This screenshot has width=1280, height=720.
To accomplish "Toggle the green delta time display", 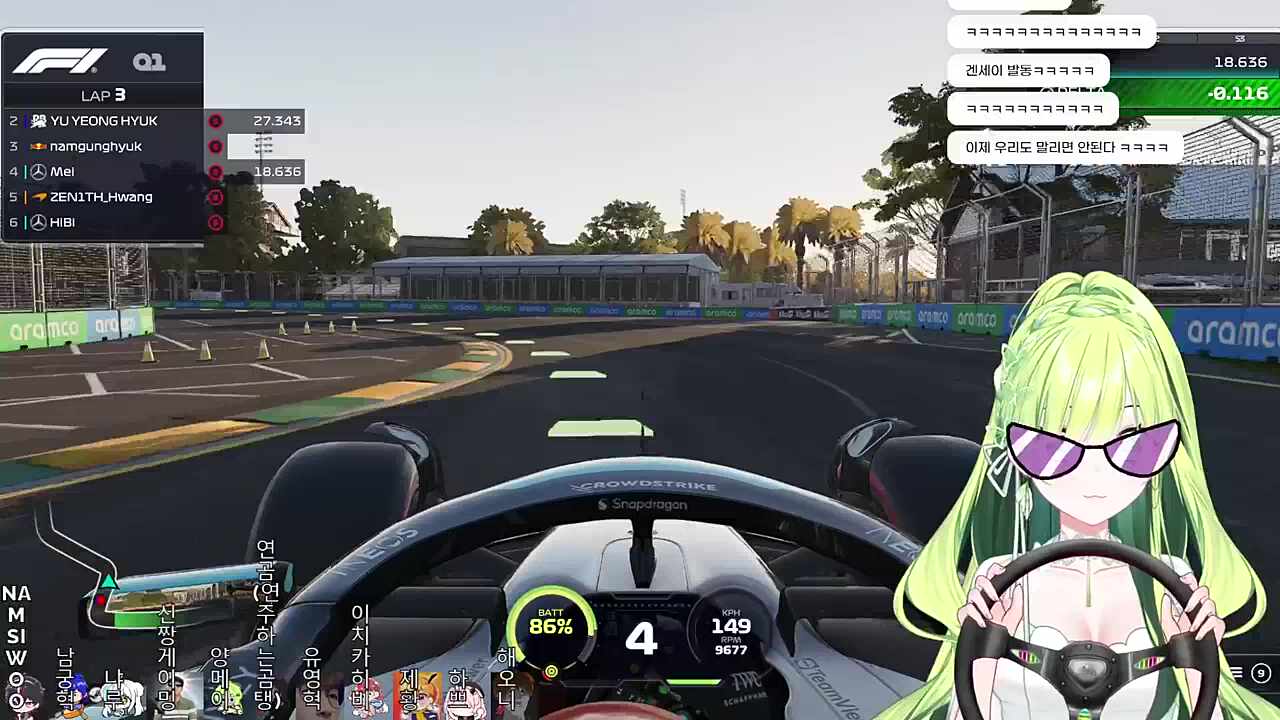I will tap(1240, 93).
